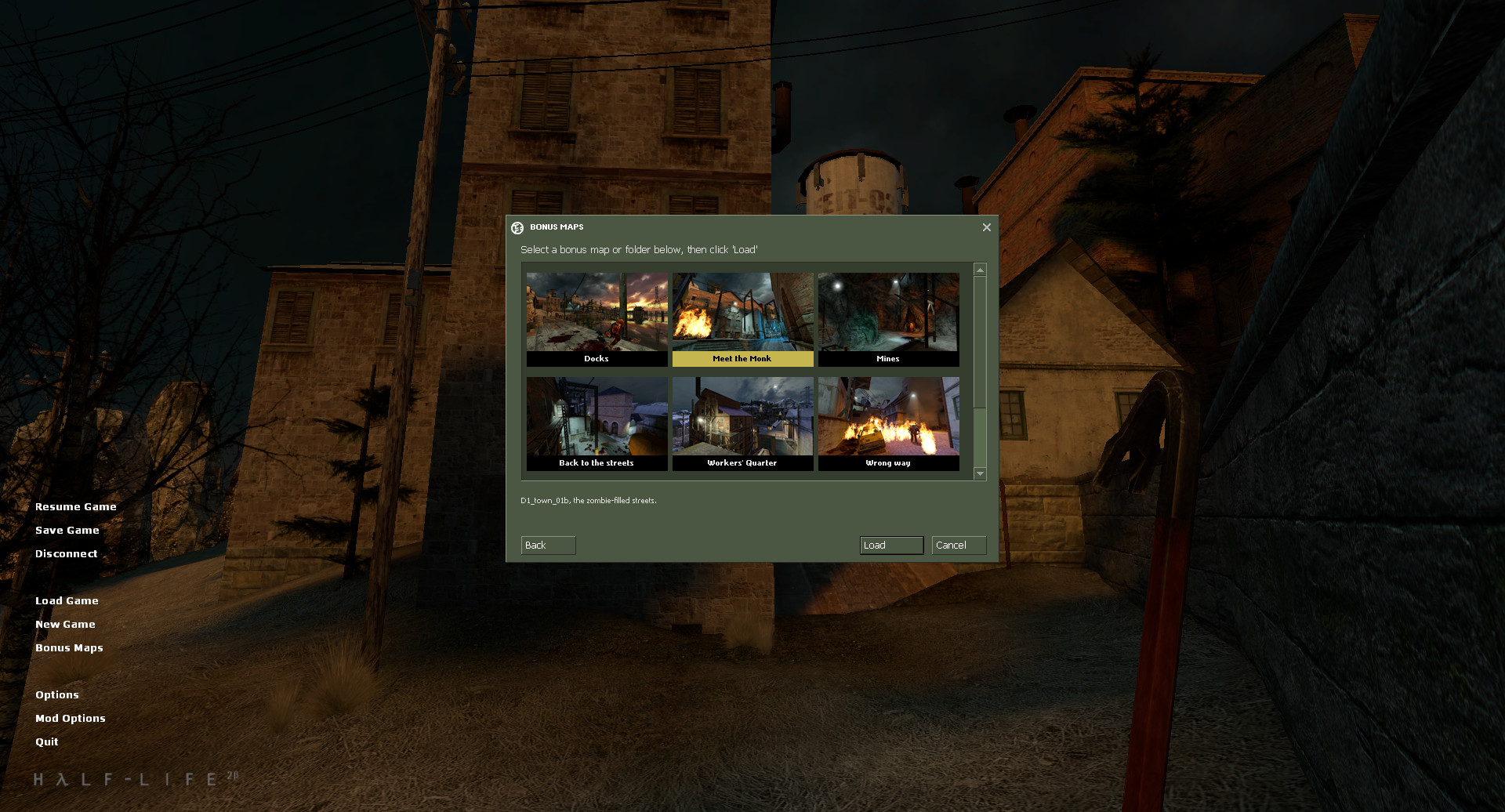The width and height of the screenshot is (1505, 812).
Task: Click the gamepad icon on the Bonus Maps header
Action: point(518,227)
